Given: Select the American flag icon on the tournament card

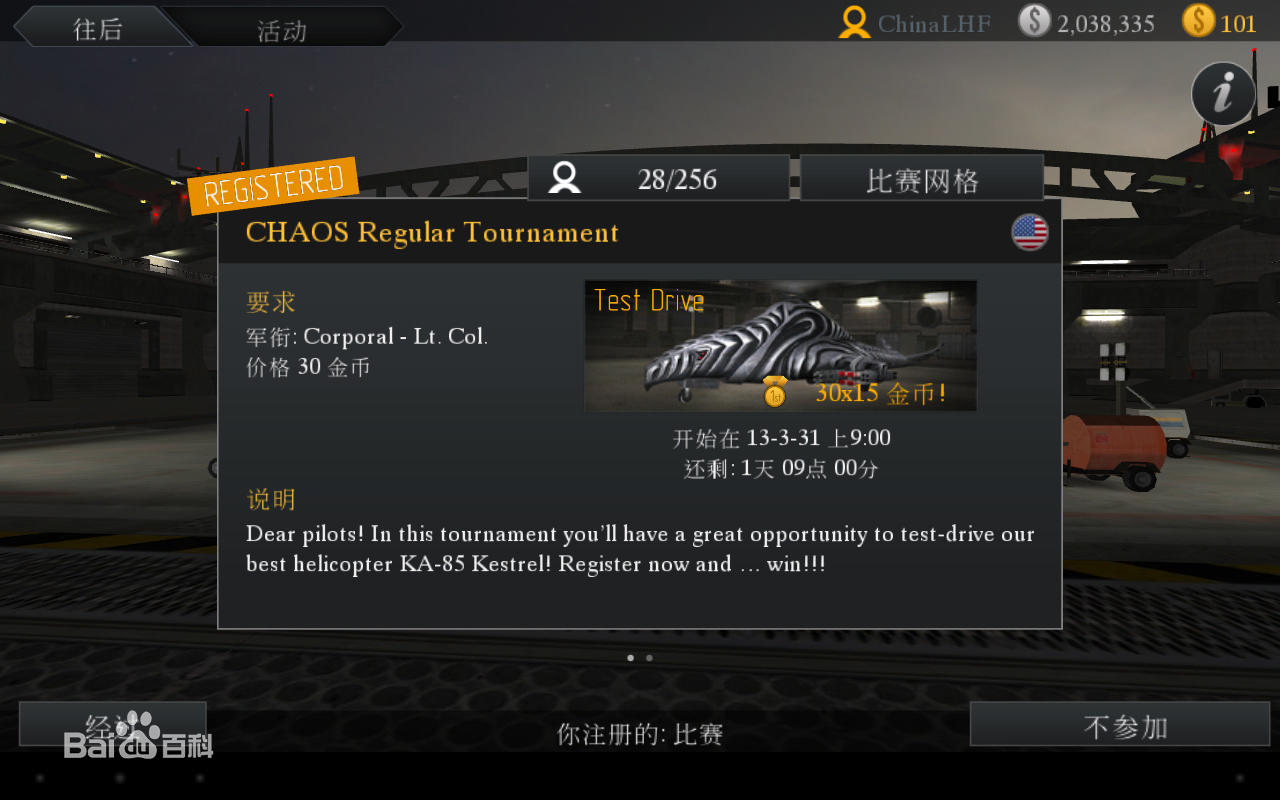Looking at the screenshot, I should (1030, 232).
